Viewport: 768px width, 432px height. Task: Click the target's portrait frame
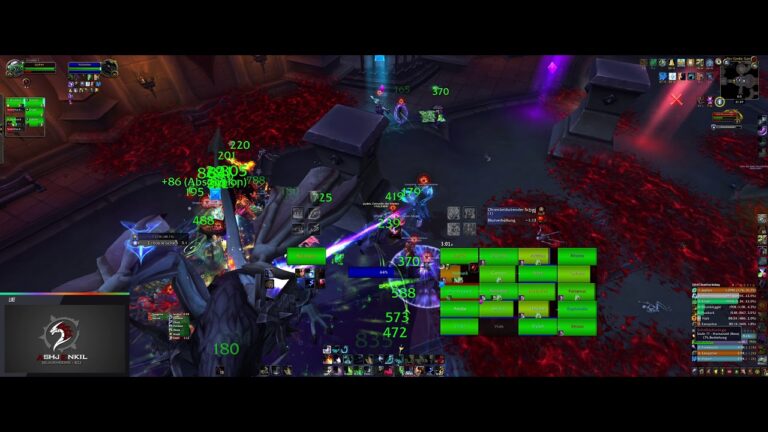coord(109,68)
